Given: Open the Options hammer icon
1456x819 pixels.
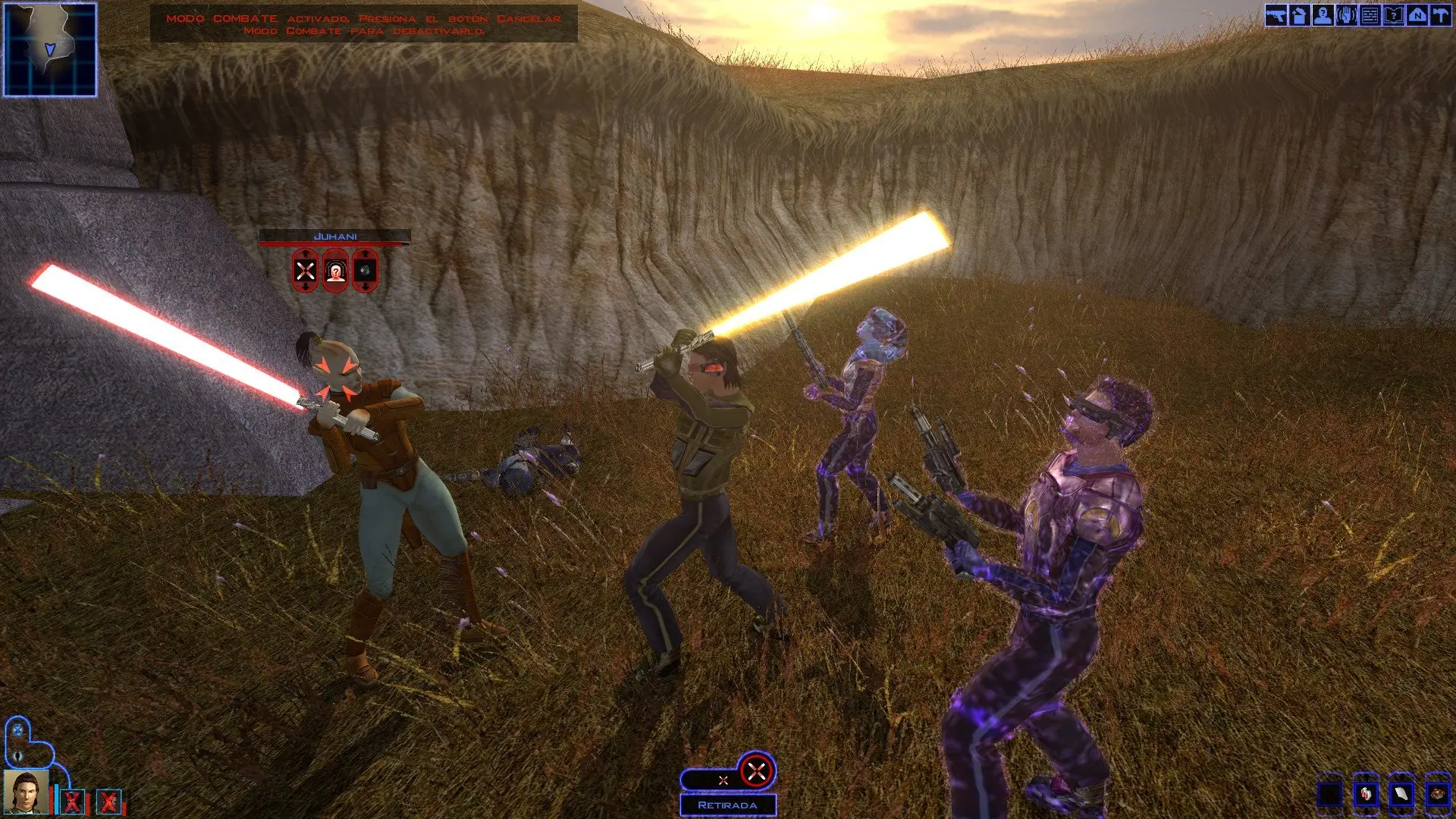Looking at the screenshot, I should [x=1441, y=16].
